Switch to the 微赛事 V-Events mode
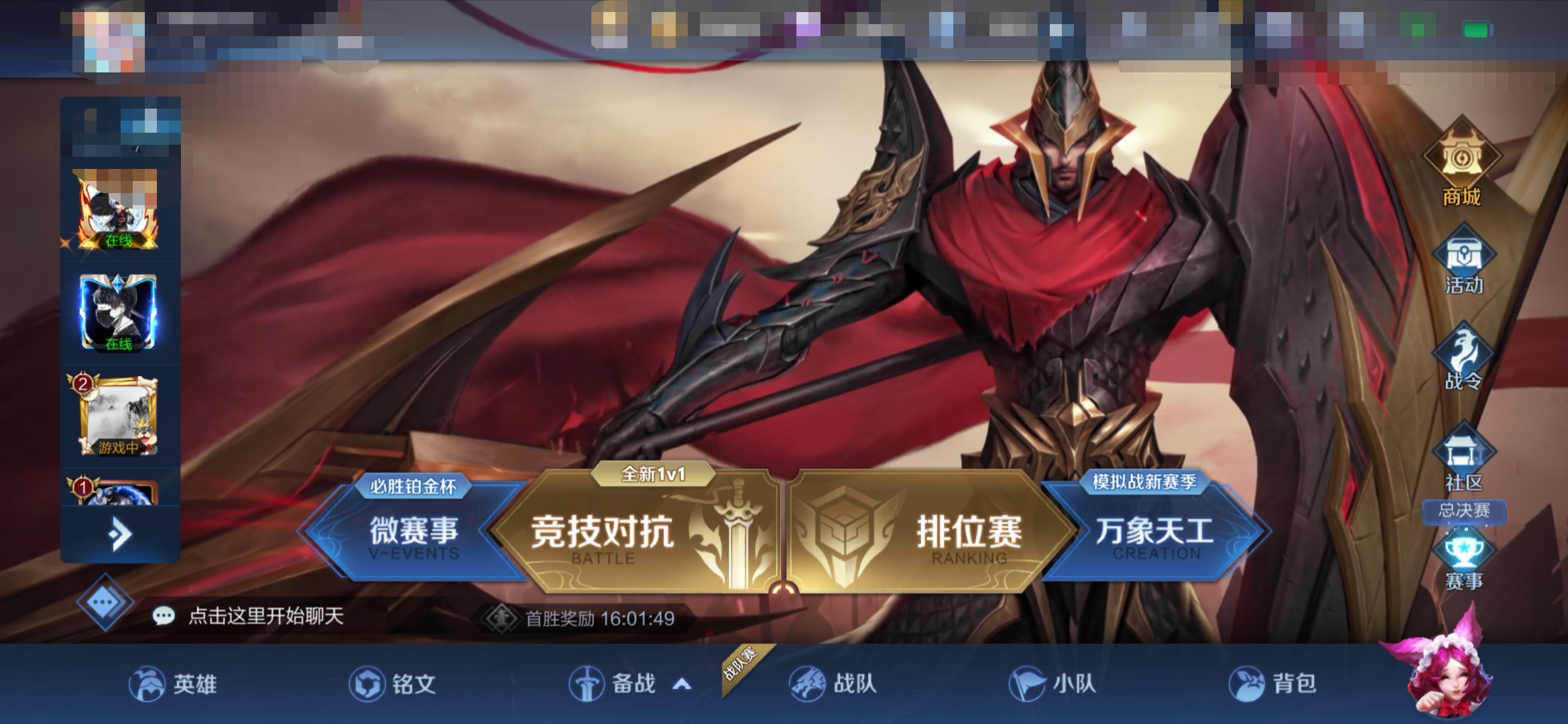The height and width of the screenshot is (724, 1568). coord(414,532)
